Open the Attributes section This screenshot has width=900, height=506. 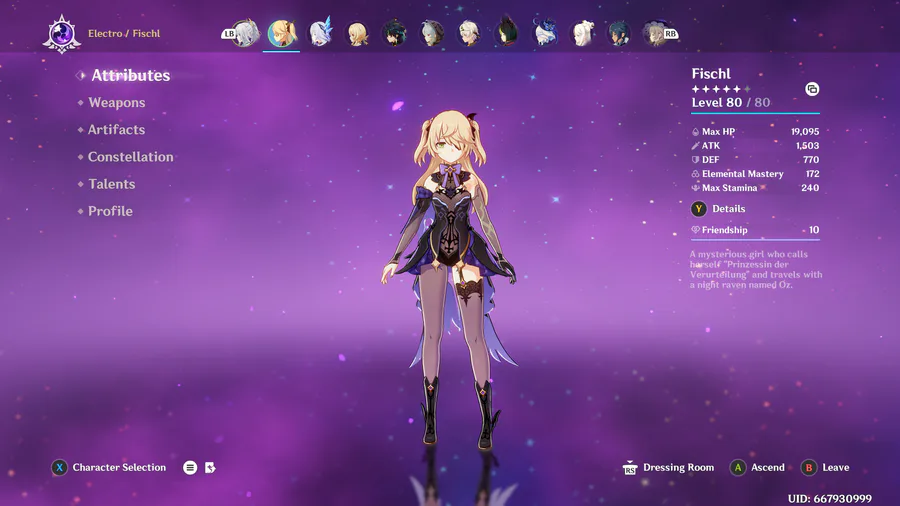point(130,76)
